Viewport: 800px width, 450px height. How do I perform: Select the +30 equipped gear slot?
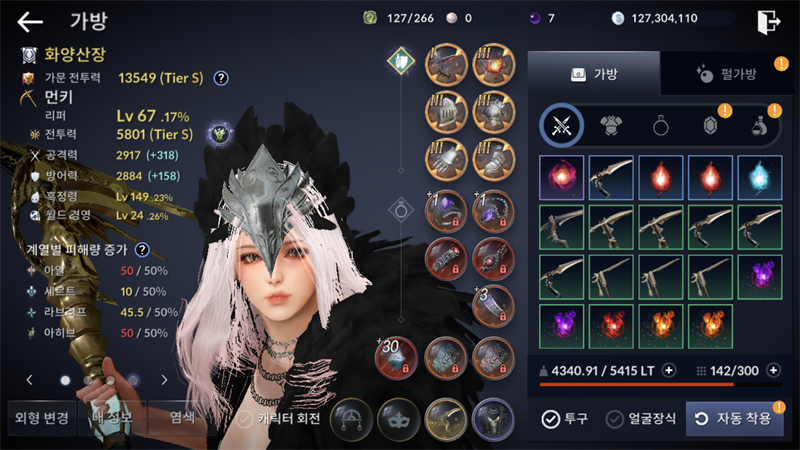(x=396, y=358)
